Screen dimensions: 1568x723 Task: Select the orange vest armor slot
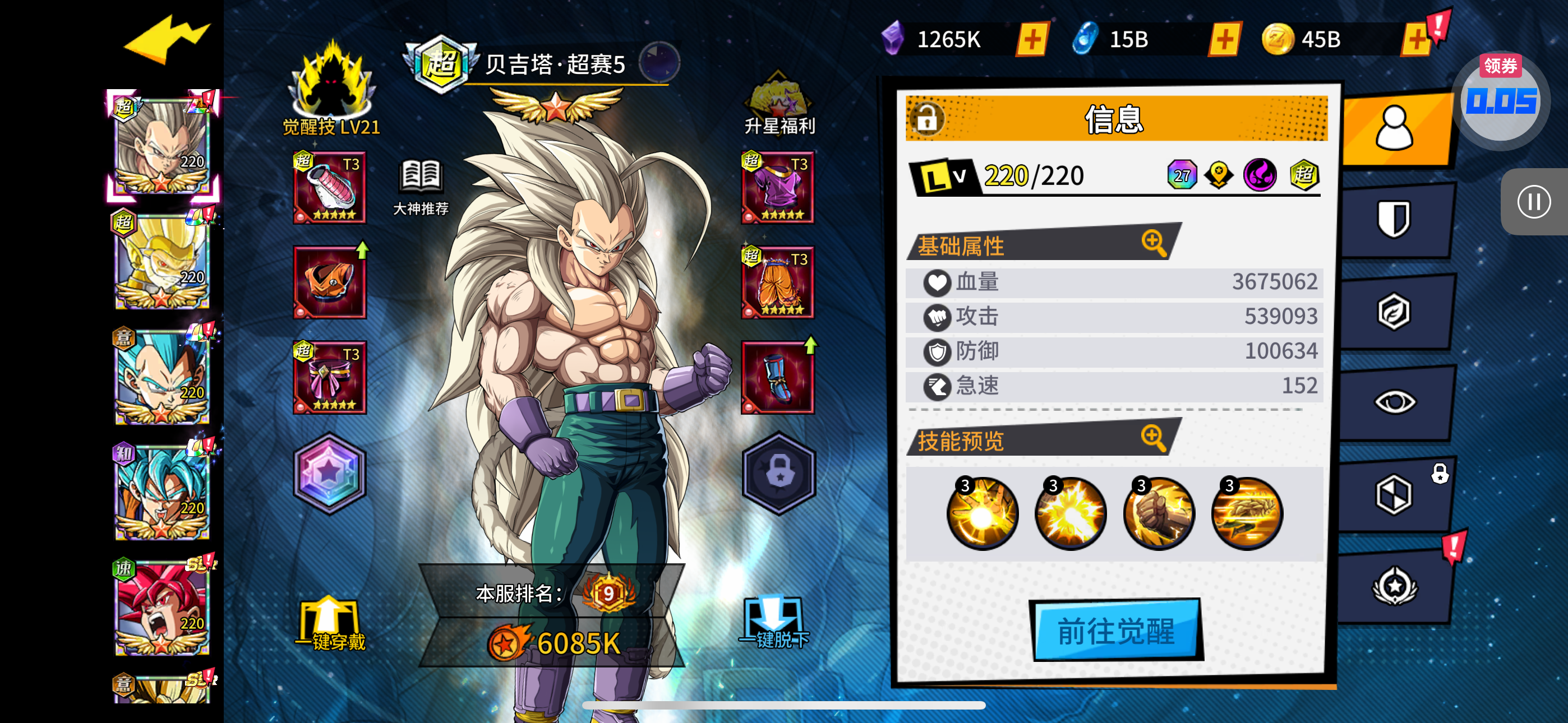[330, 282]
